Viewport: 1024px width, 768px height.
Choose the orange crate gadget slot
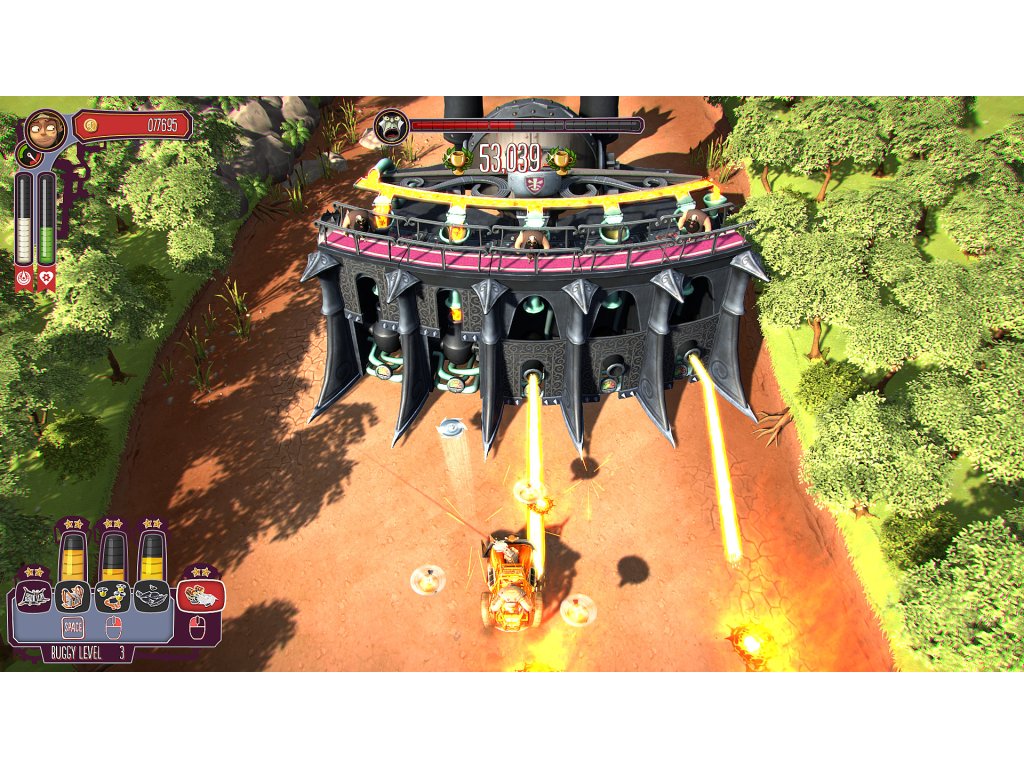73,597
